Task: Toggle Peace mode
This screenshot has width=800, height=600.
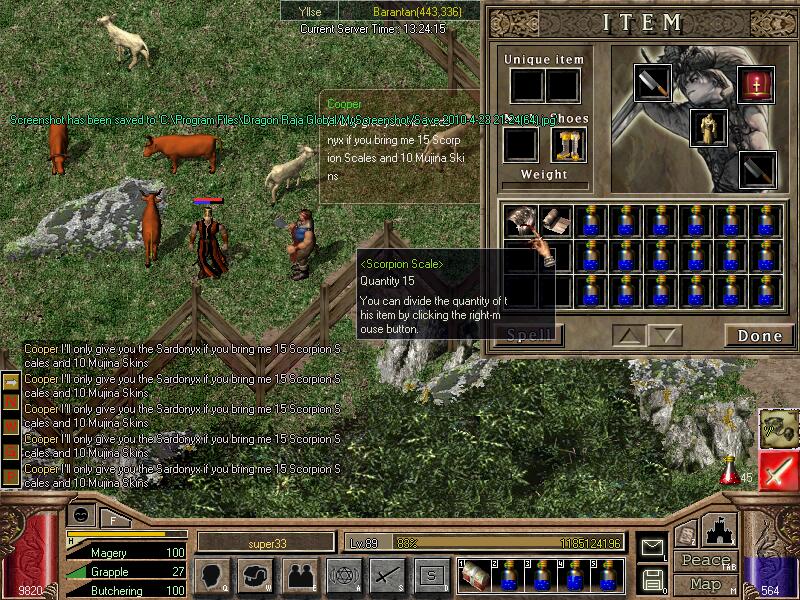Action: (705, 562)
